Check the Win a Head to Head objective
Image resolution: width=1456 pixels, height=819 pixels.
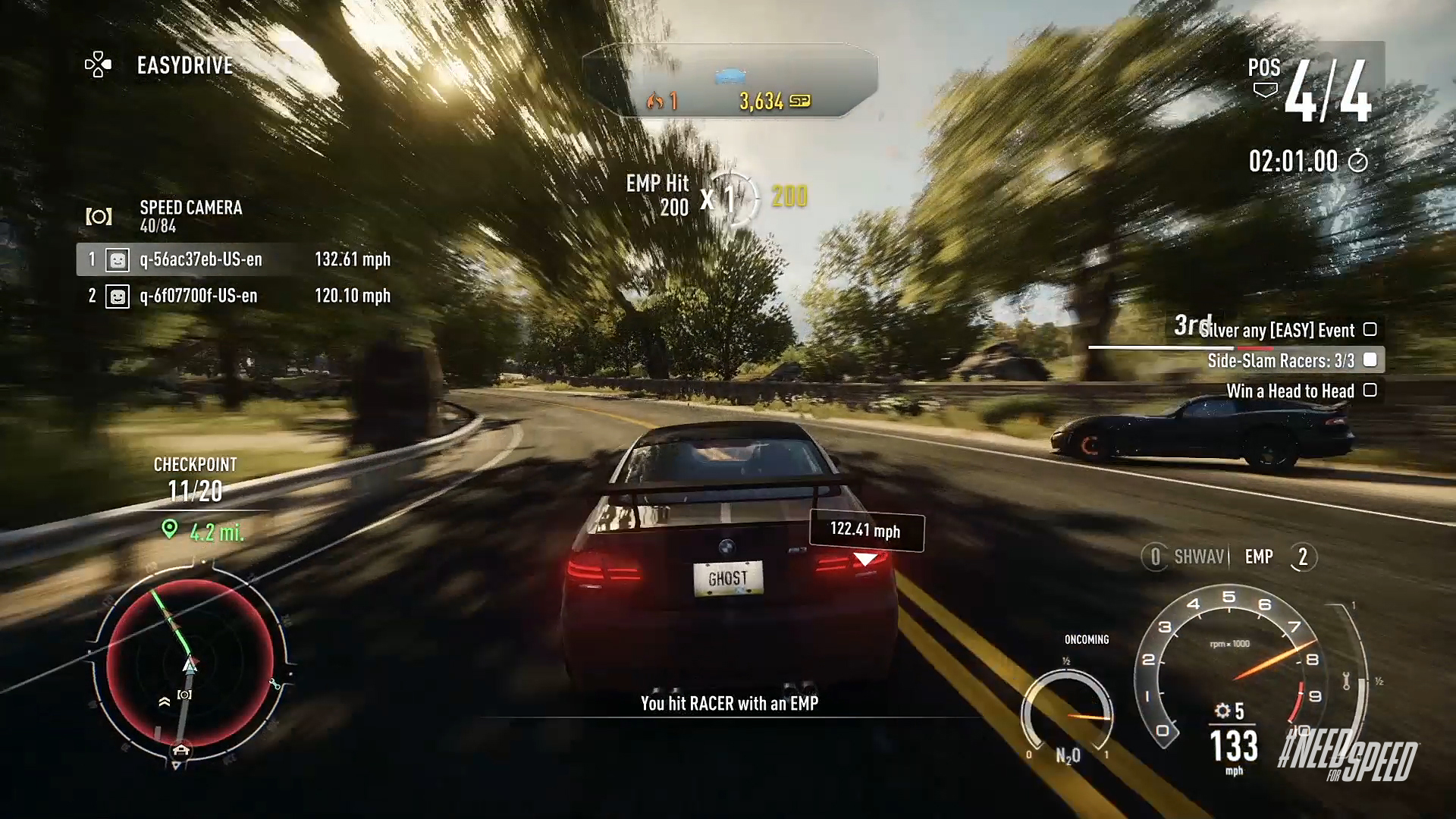point(1370,391)
